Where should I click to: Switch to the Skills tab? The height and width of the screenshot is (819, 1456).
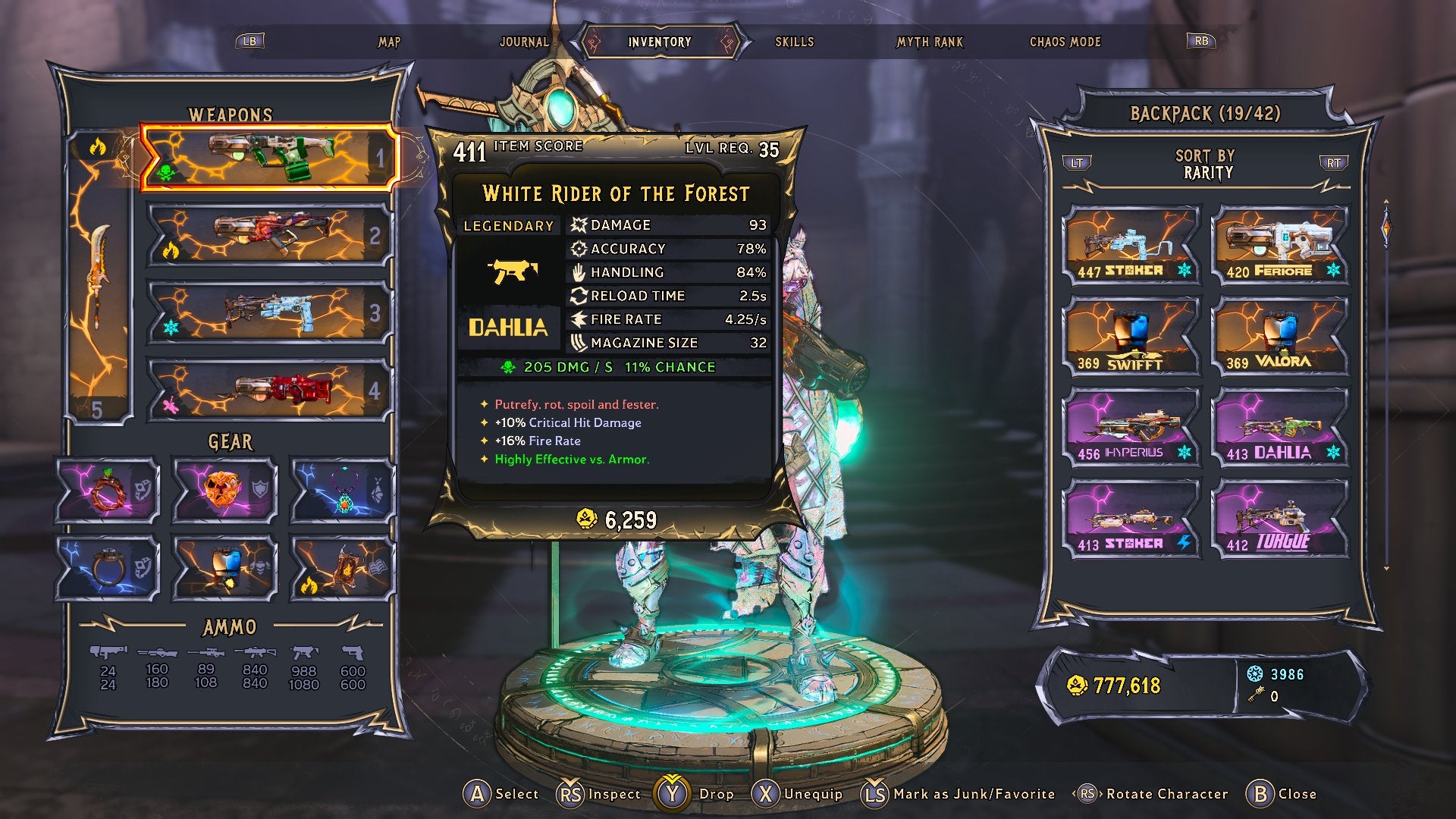[x=793, y=42]
